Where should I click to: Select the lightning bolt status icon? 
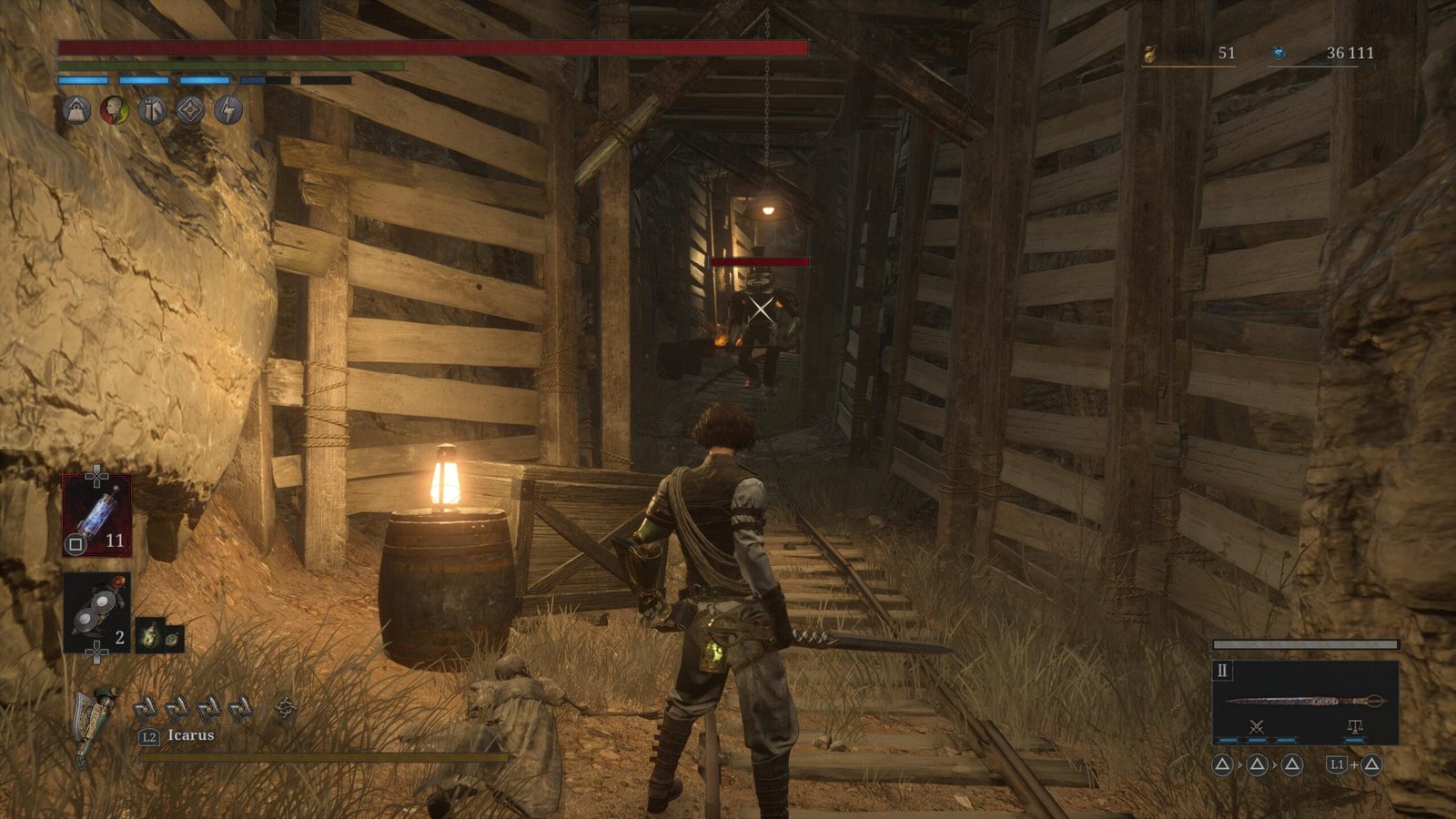(227, 111)
